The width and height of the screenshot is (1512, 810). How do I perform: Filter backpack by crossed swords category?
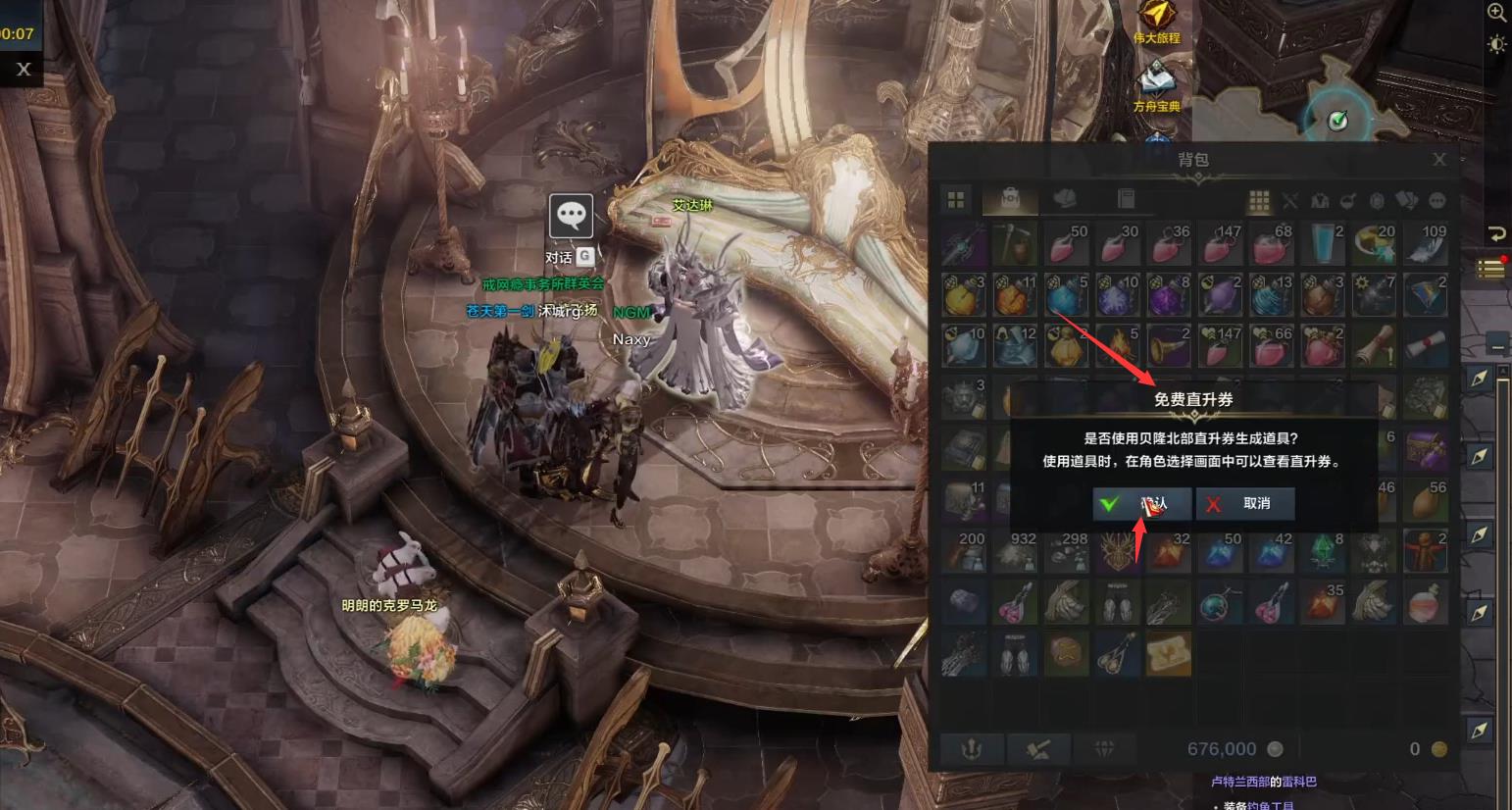[1289, 201]
